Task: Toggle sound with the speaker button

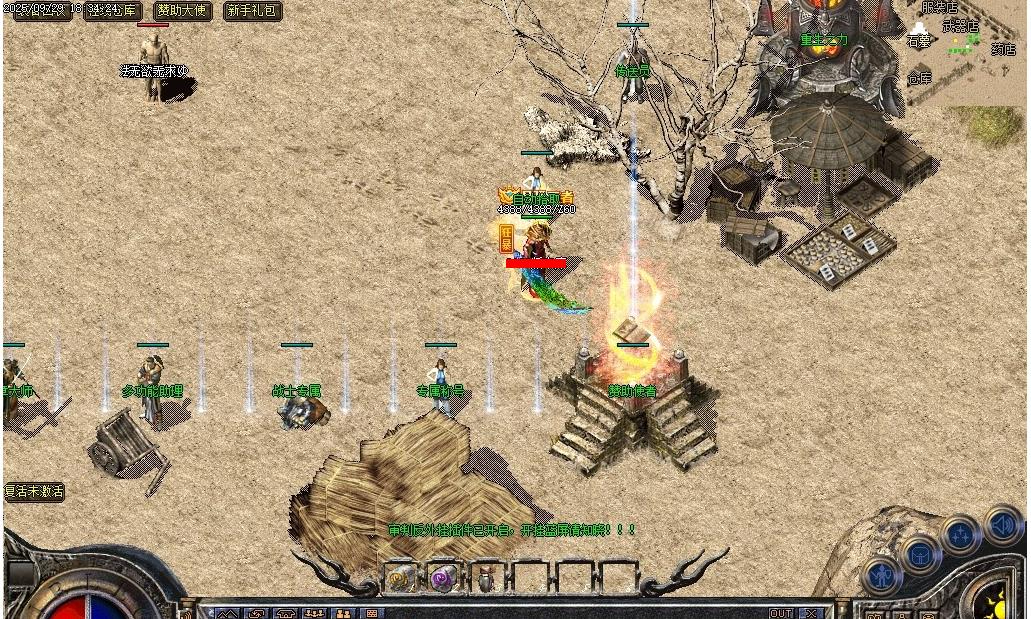Action: click(1001, 523)
